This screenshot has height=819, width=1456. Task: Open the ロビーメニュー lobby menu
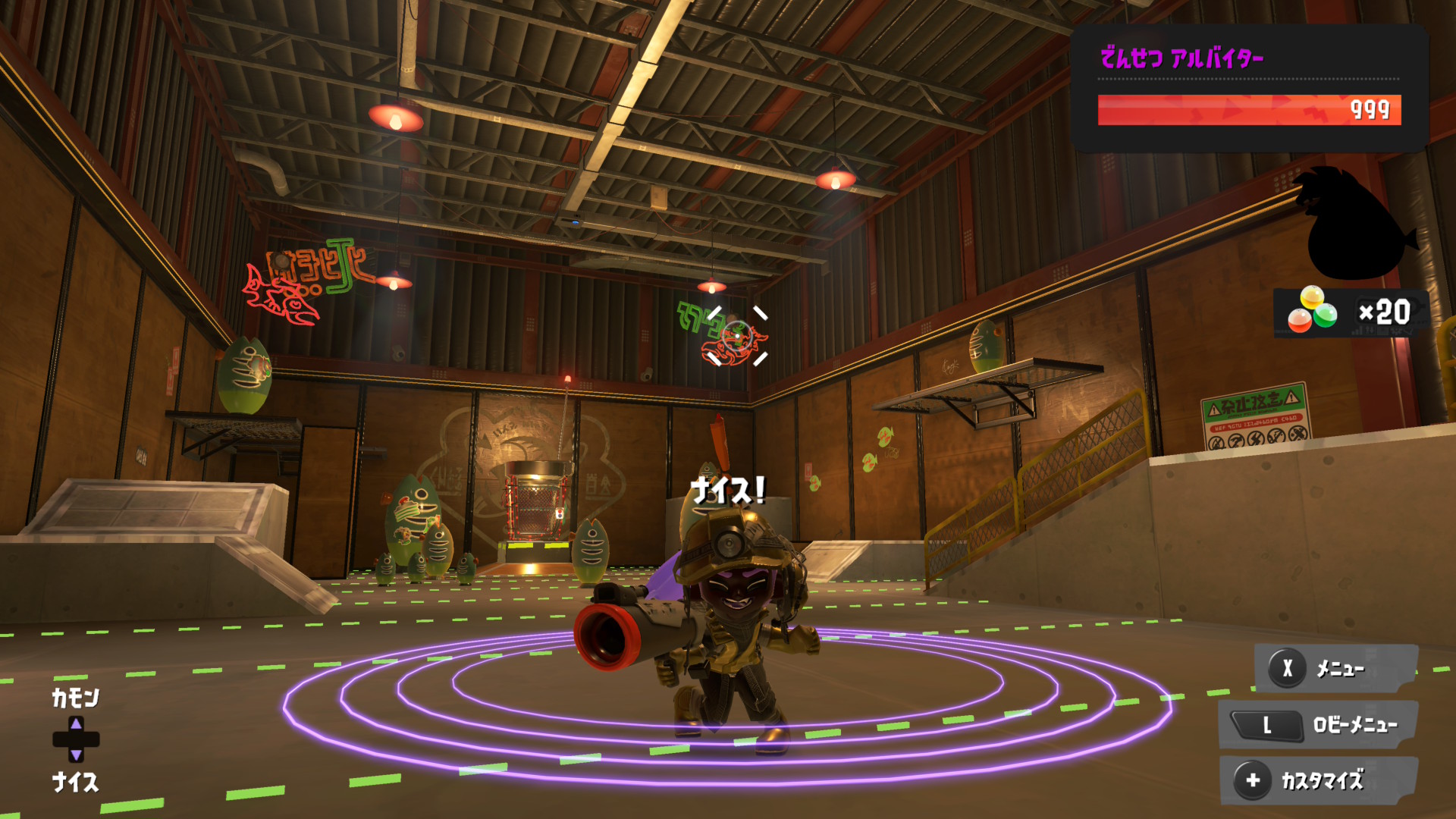[x=1318, y=725]
